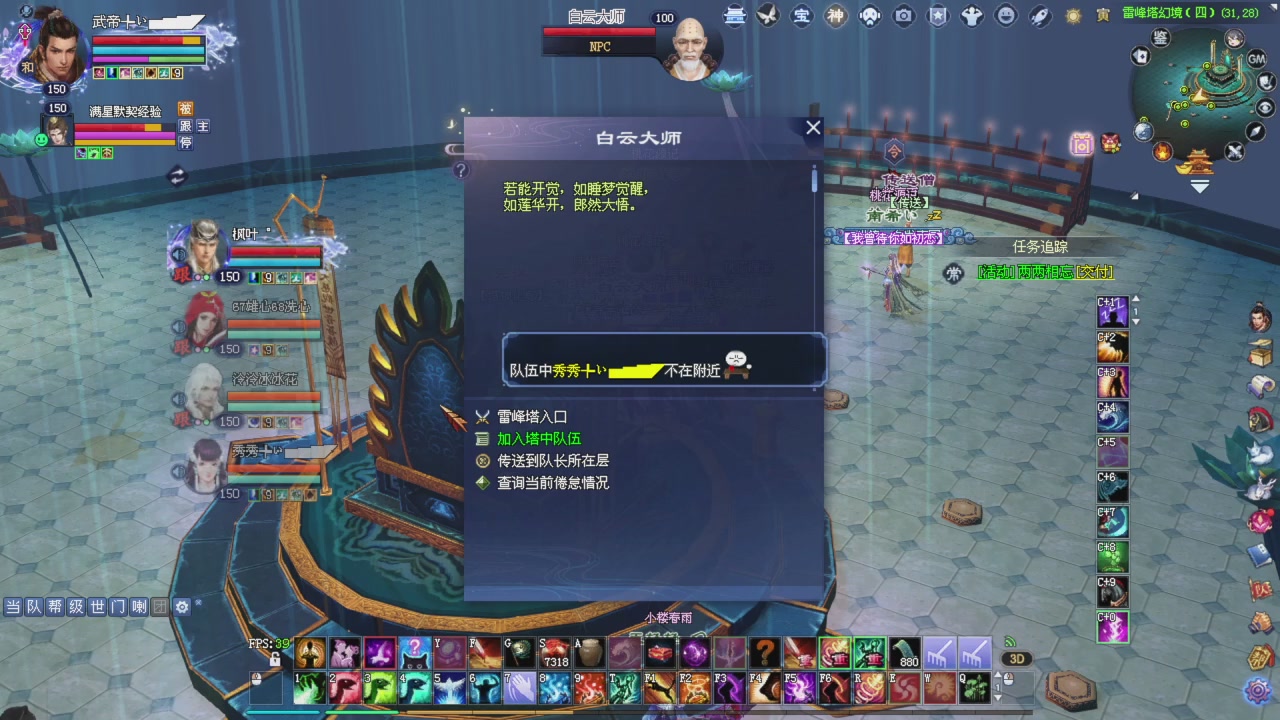Open the 神 (deity) icon in top menu

coord(835,16)
